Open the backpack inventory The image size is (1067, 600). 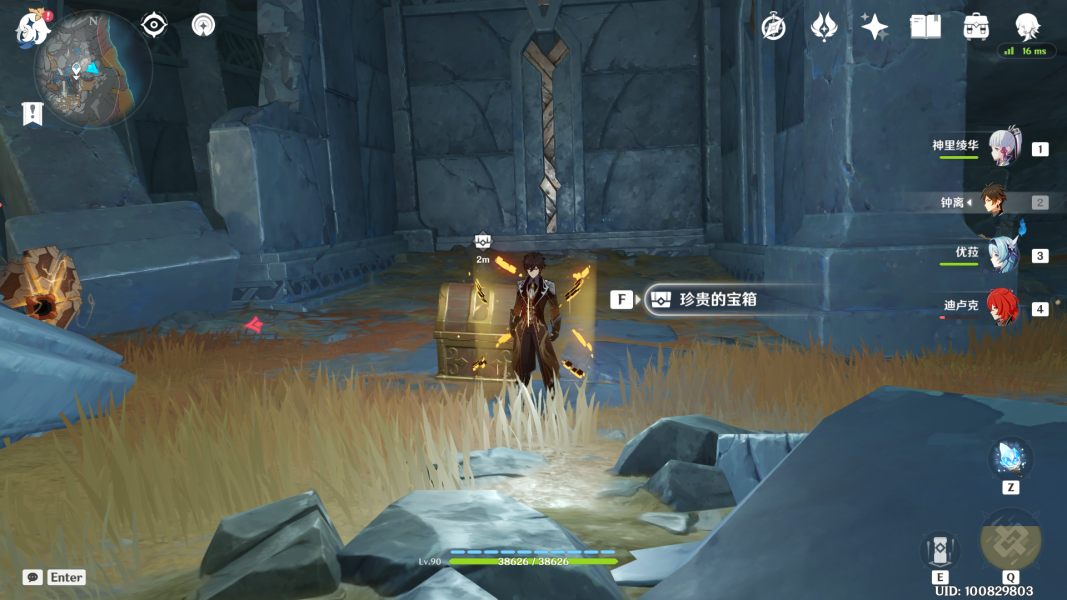[x=976, y=27]
